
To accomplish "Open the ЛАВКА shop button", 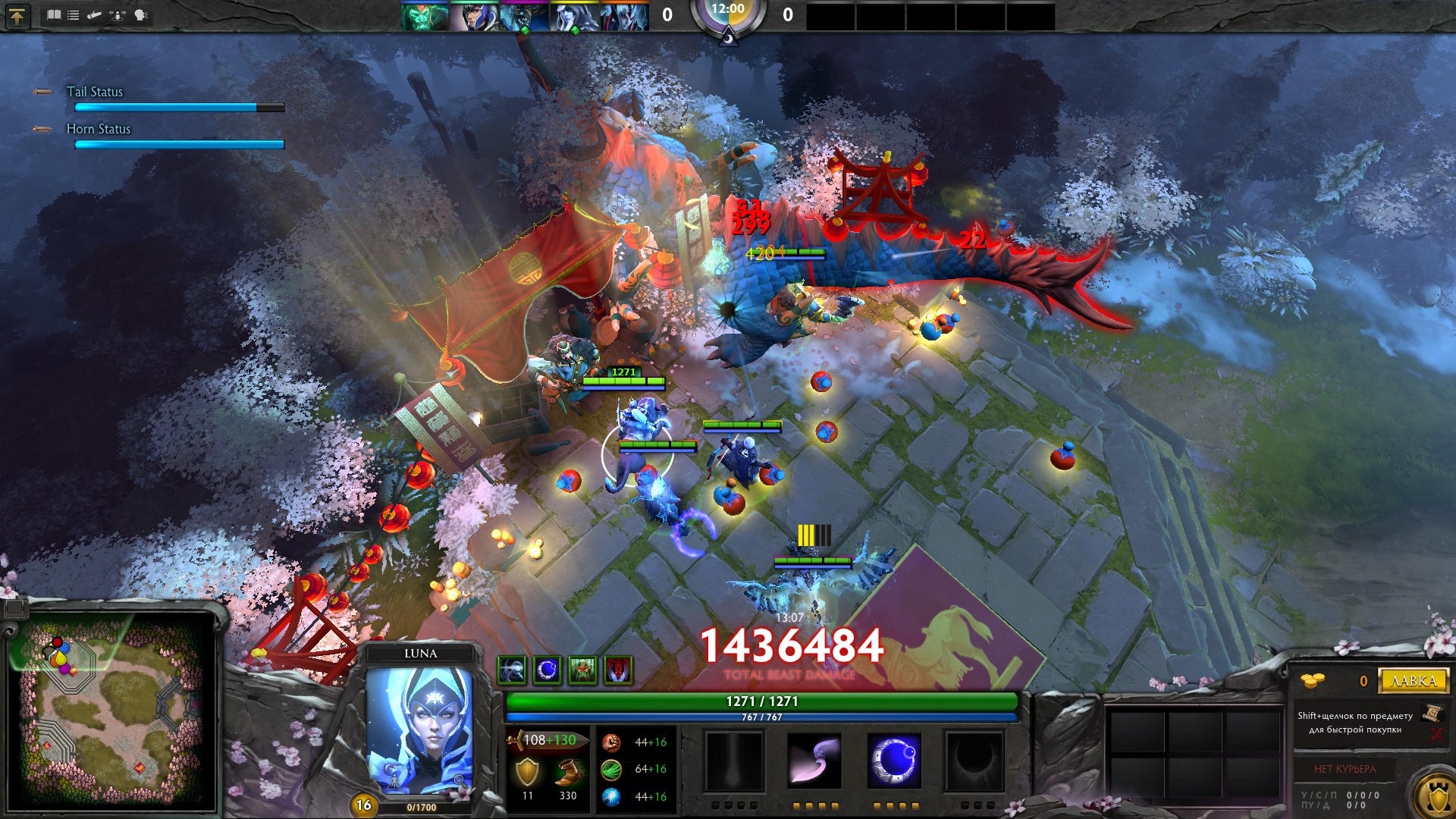I will [1414, 681].
